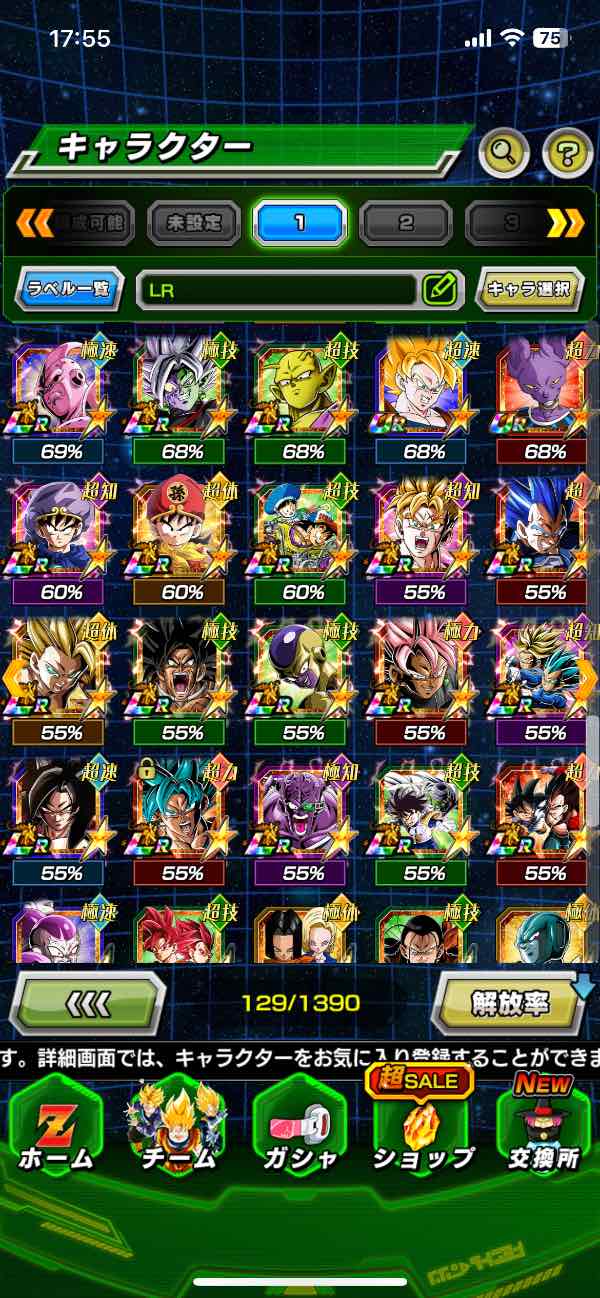Select the 未設定 tab
The image size is (600, 1298).
tap(194, 222)
